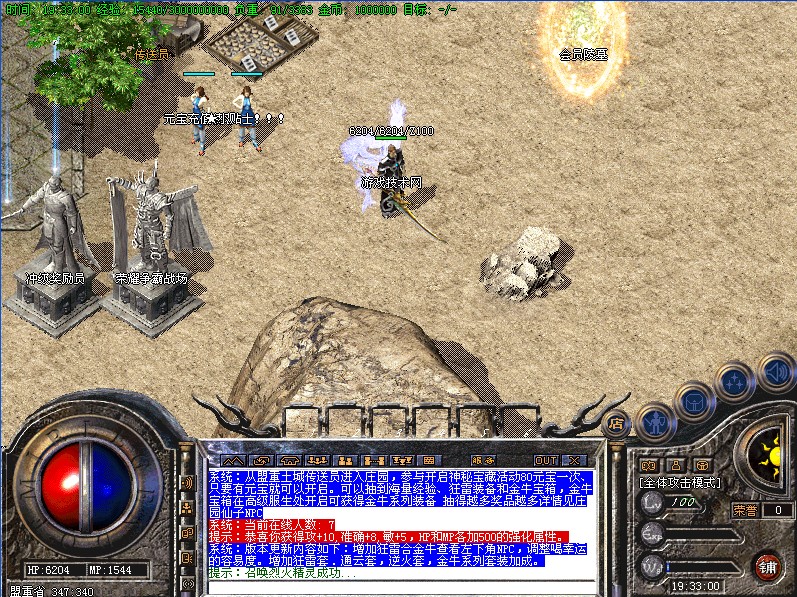The height and width of the screenshot is (597, 797).
Task: Open the skills sparkle icon
Action: coord(735,382)
